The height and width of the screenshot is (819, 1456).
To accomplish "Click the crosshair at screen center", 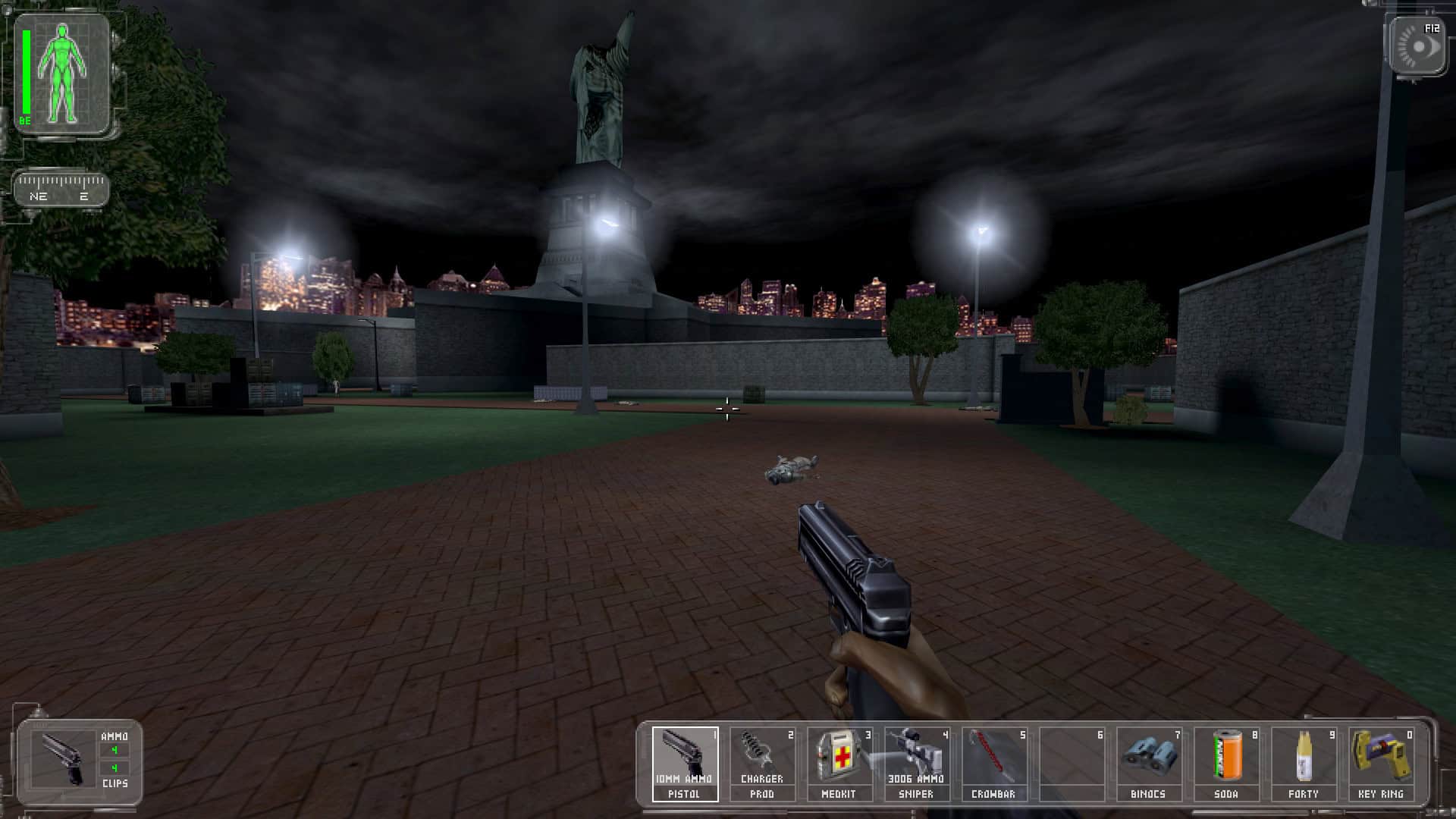I will [x=728, y=409].
